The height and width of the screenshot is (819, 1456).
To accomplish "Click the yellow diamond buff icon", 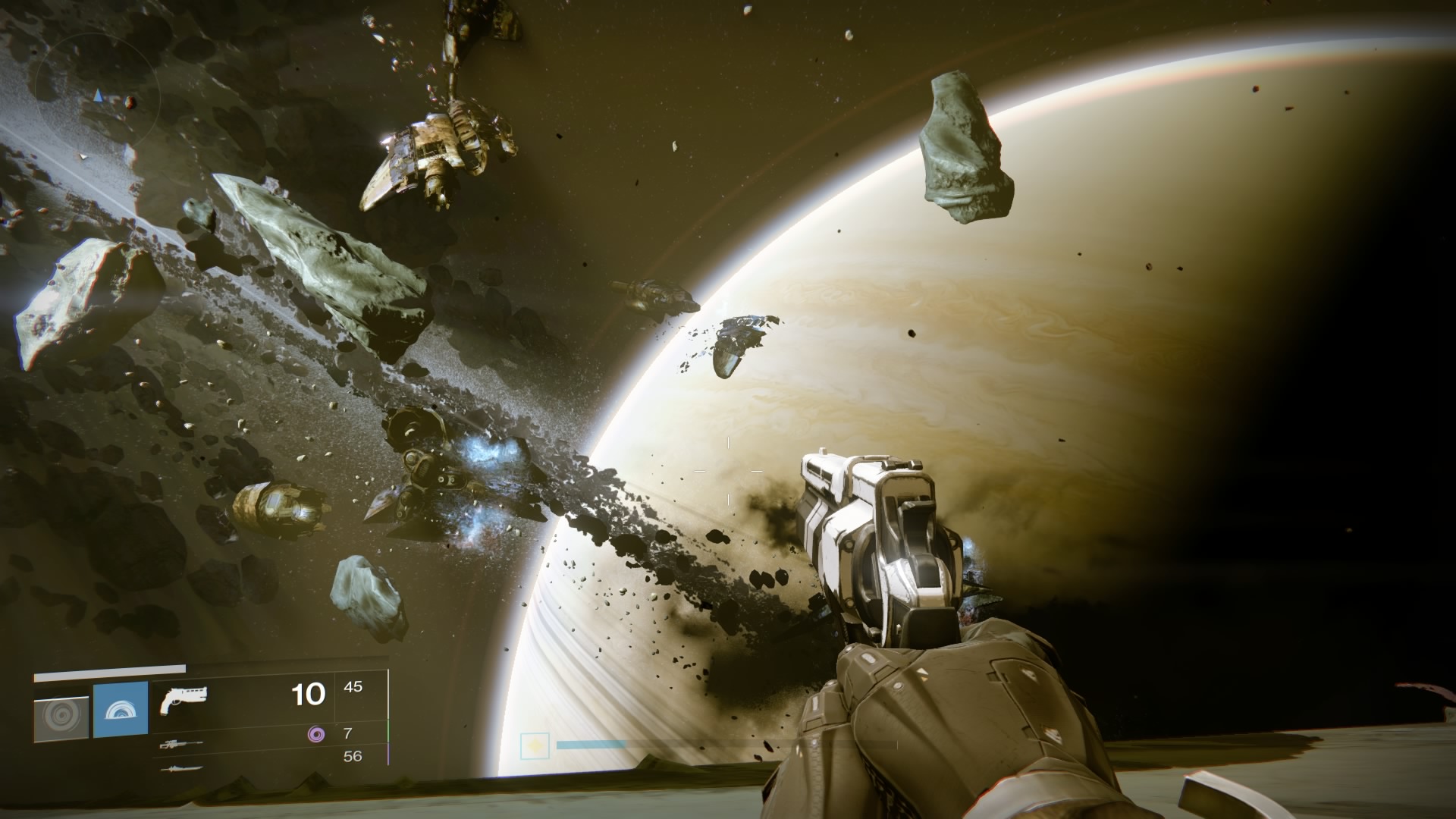I will pyautogui.click(x=535, y=747).
